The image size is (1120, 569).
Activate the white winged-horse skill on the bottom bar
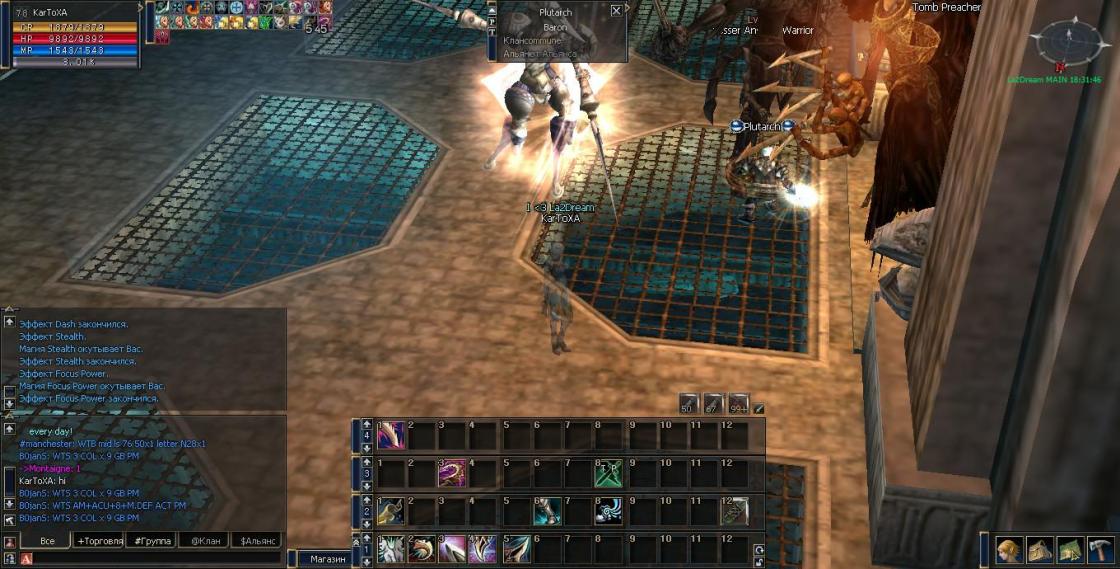click(390, 549)
